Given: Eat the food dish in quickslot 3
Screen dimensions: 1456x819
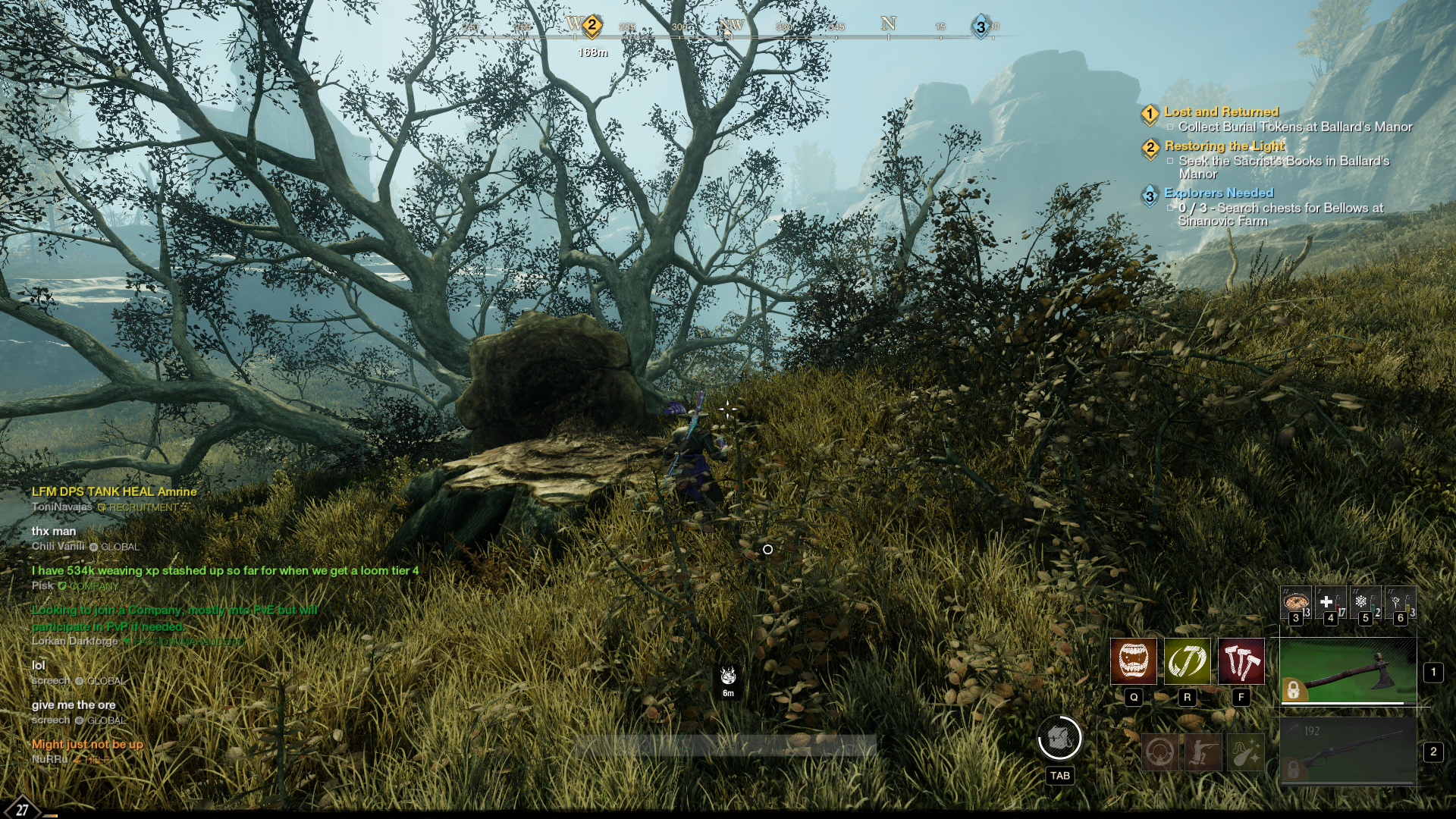Looking at the screenshot, I should 1295,603.
